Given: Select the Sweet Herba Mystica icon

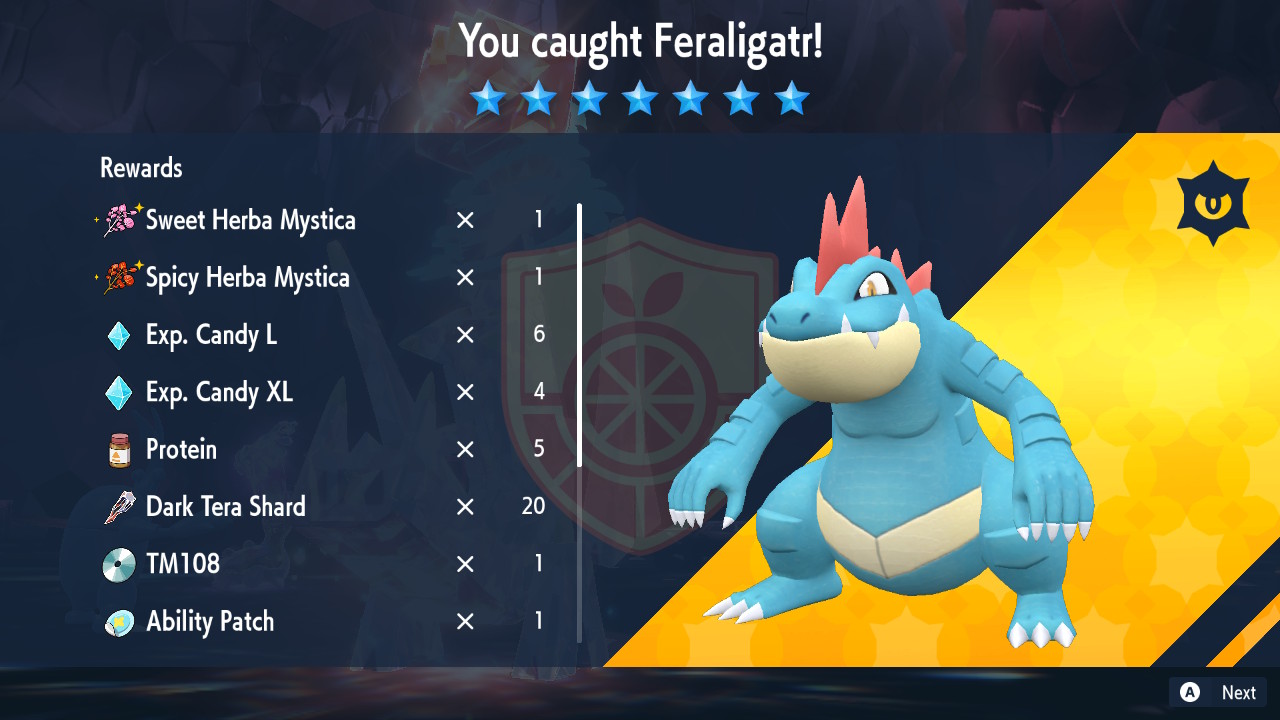Looking at the screenshot, I should click(x=120, y=220).
